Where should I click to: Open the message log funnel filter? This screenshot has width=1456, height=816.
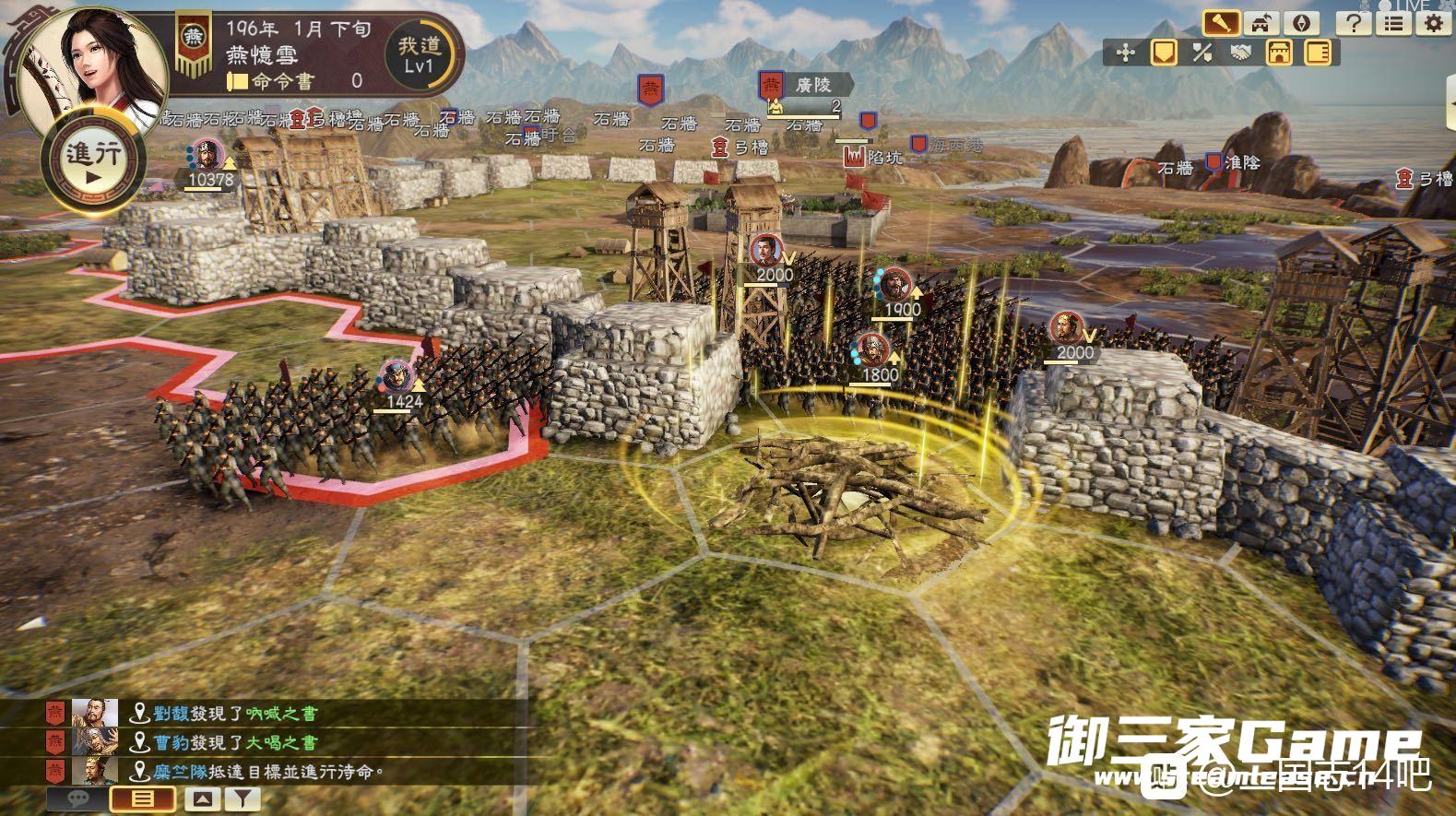(x=242, y=799)
